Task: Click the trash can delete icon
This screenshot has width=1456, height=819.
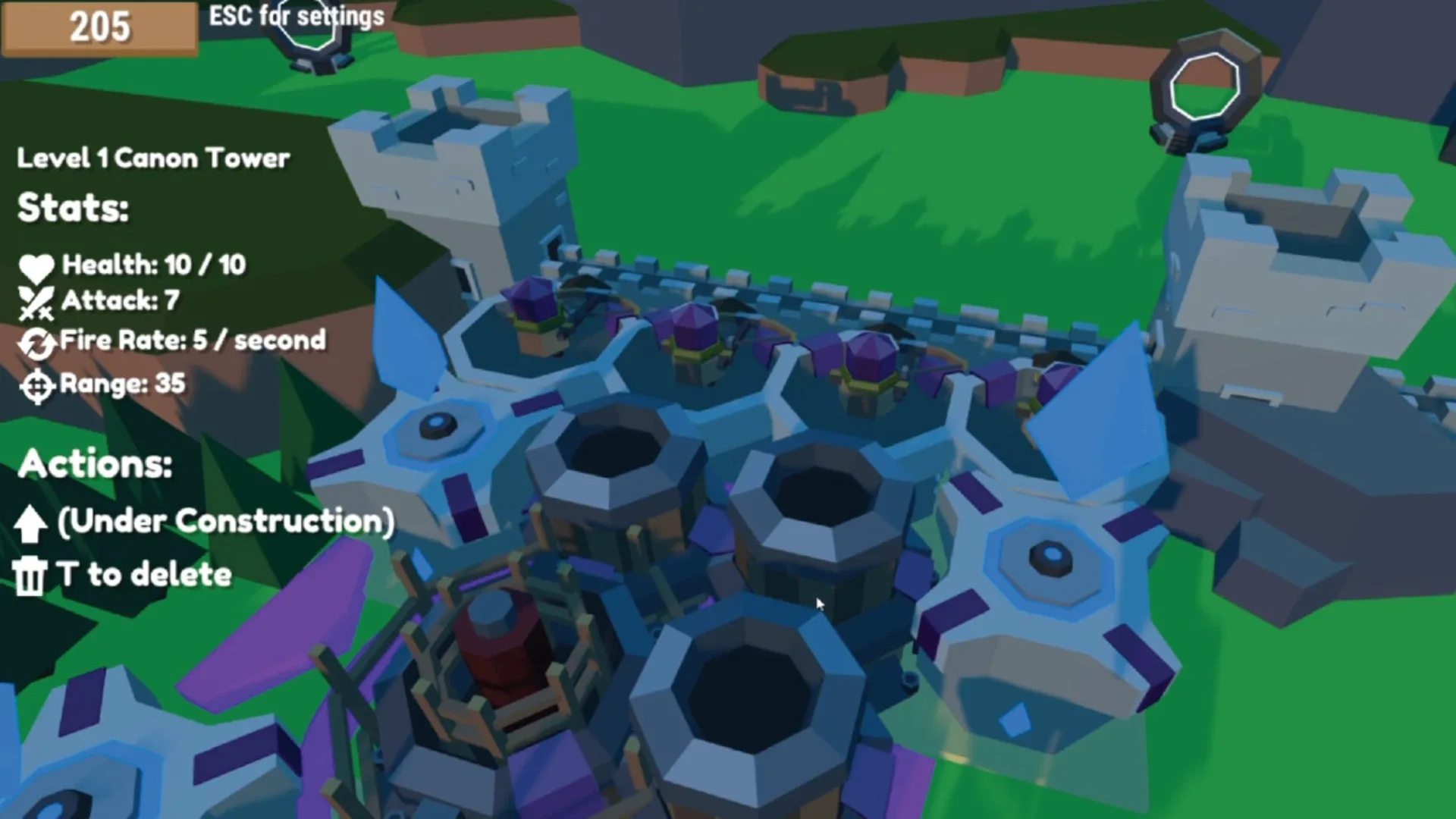Action: coord(30,574)
